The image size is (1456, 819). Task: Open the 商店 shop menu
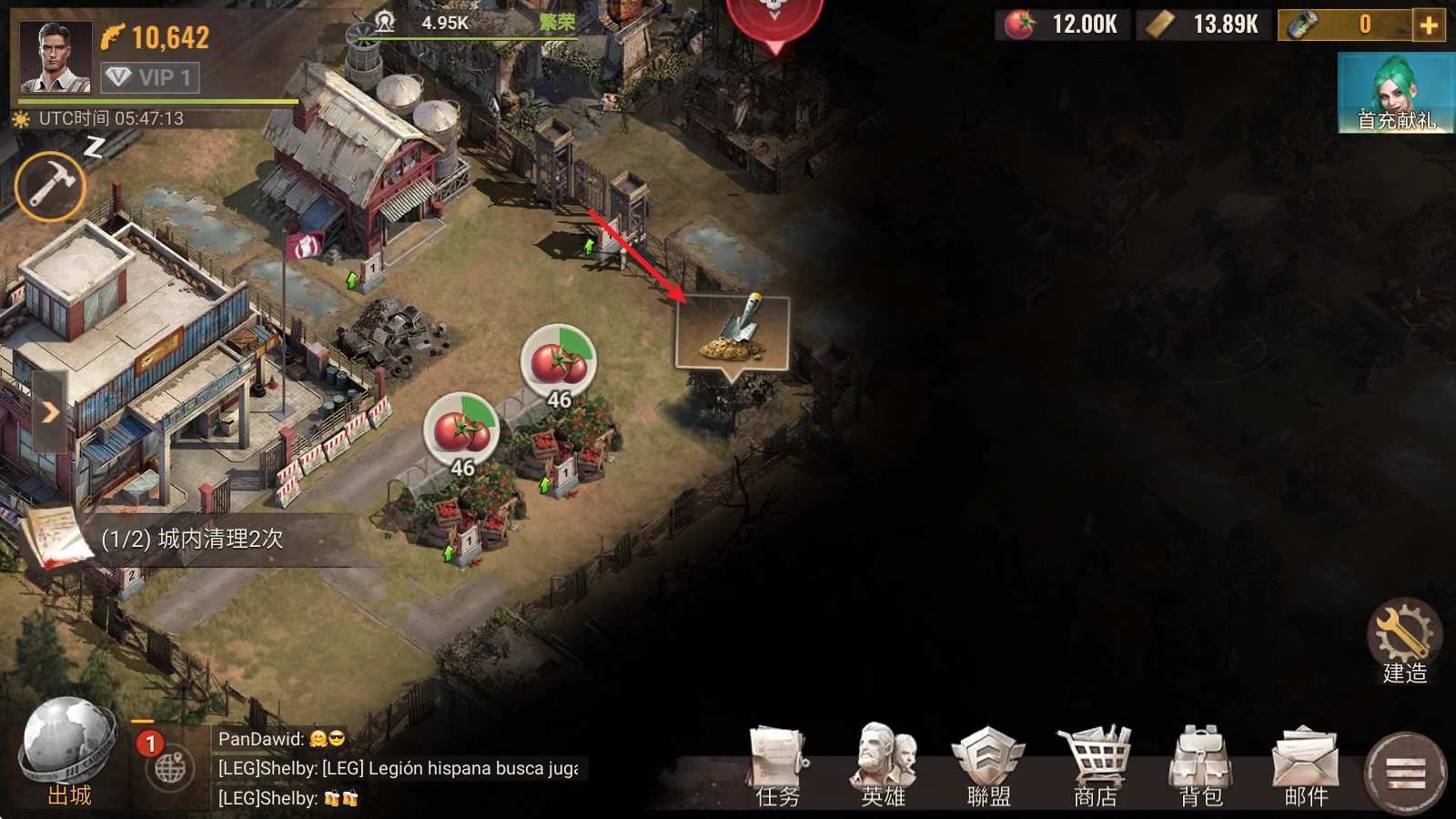1095,766
